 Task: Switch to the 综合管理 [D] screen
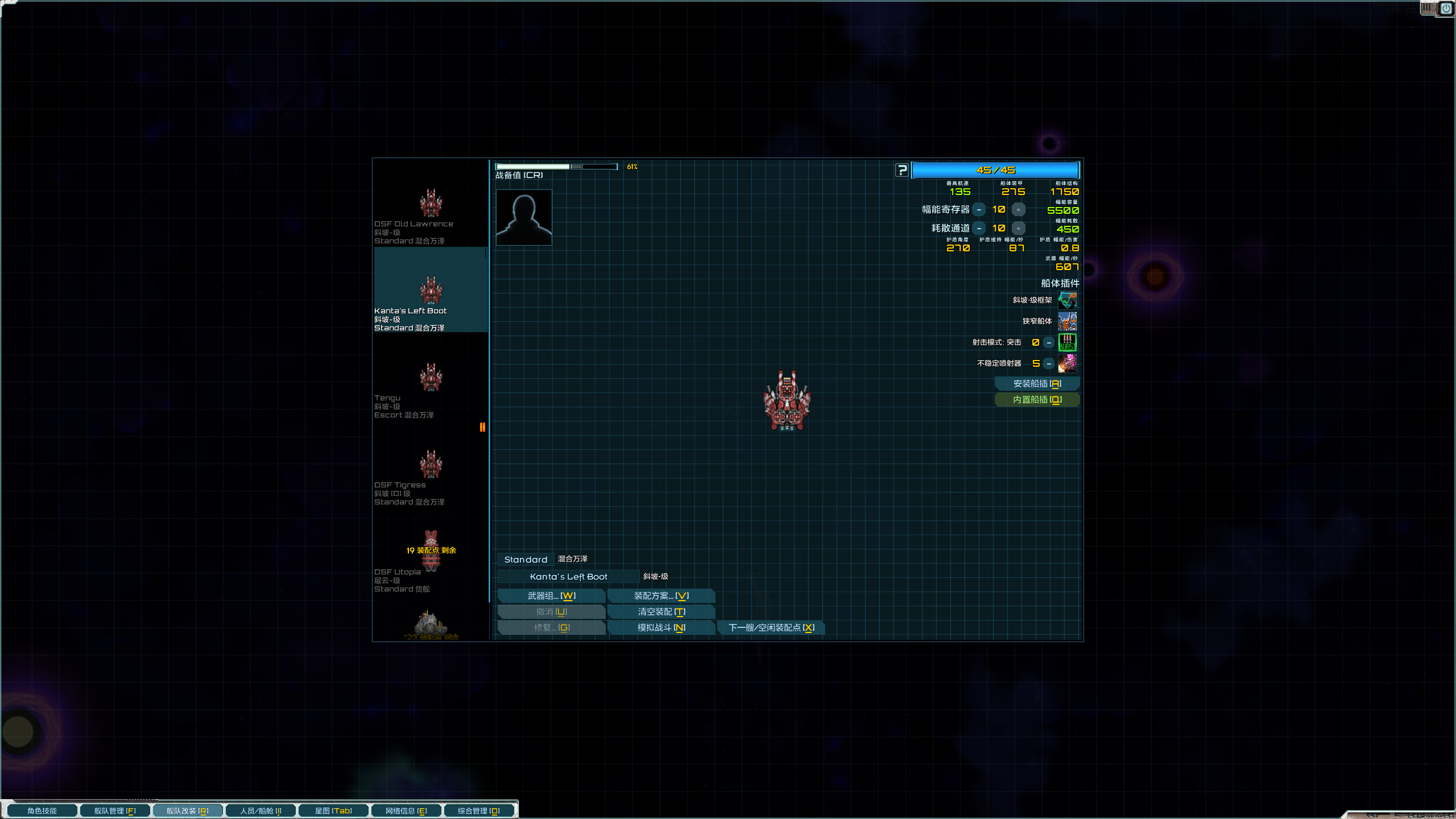coord(479,810)
